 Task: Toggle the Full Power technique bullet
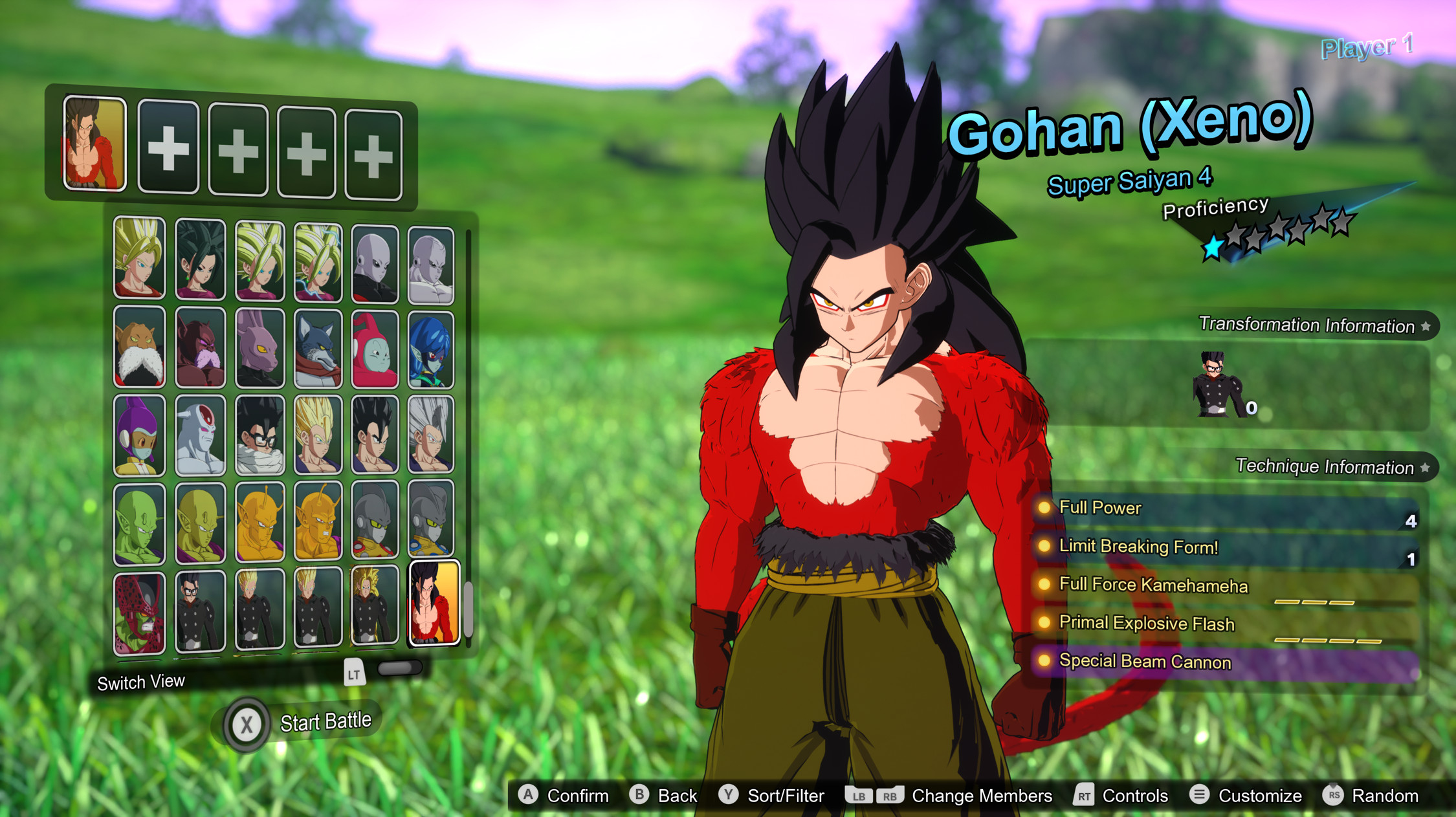click(1045, 508)
